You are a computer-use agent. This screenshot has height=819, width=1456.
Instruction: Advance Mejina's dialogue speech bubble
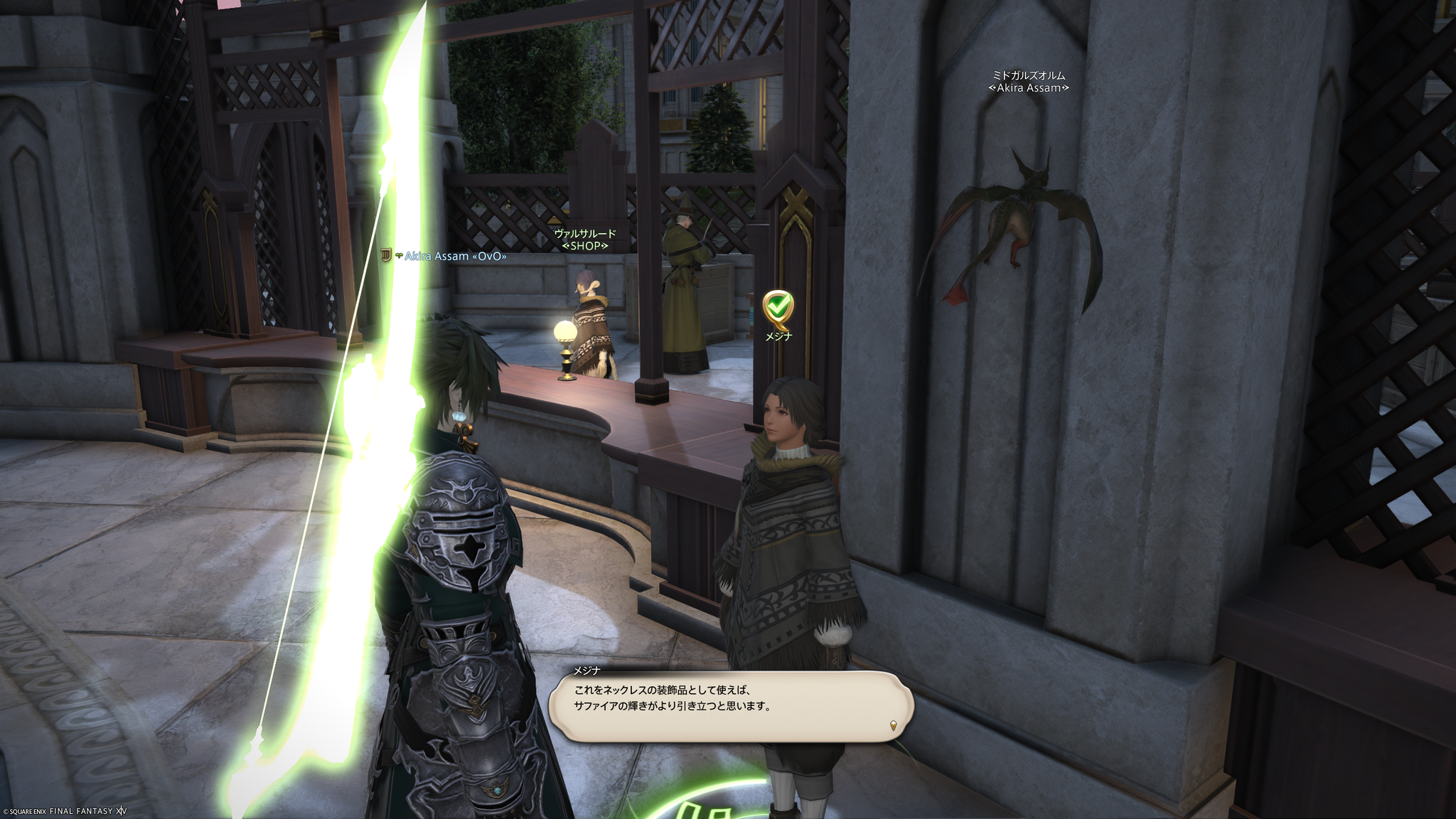(x=731, y=707)
